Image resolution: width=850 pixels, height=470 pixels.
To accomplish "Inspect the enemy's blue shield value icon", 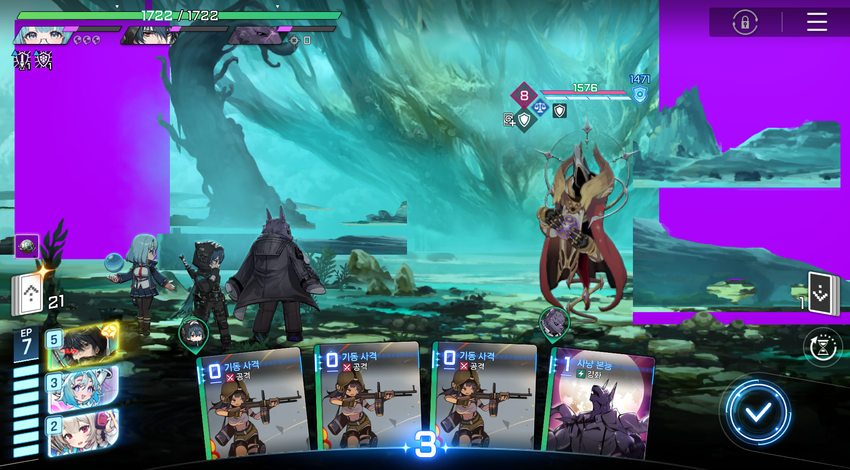I will (x=639, y=94).
